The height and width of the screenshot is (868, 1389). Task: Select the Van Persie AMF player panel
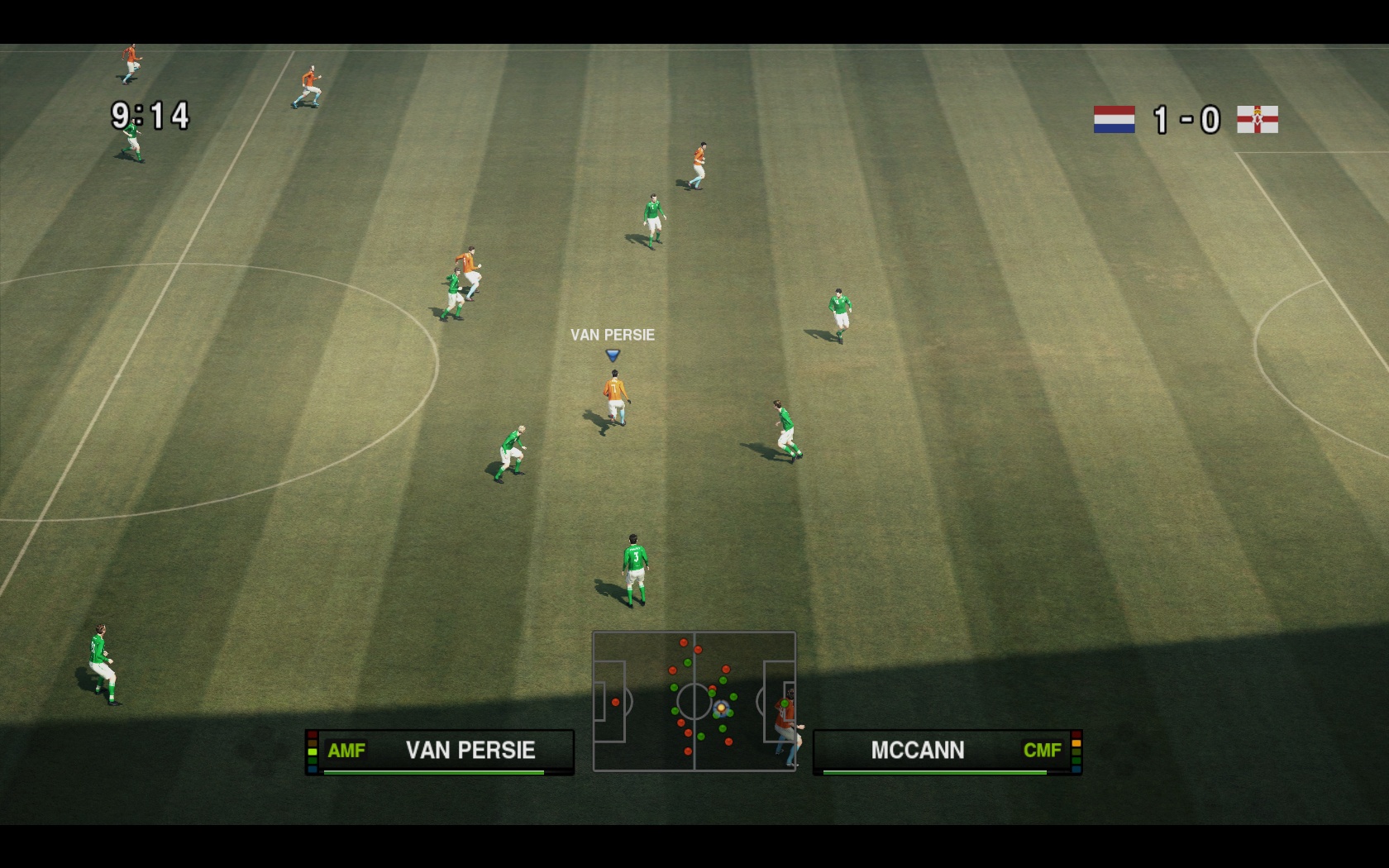click(439, 751)
